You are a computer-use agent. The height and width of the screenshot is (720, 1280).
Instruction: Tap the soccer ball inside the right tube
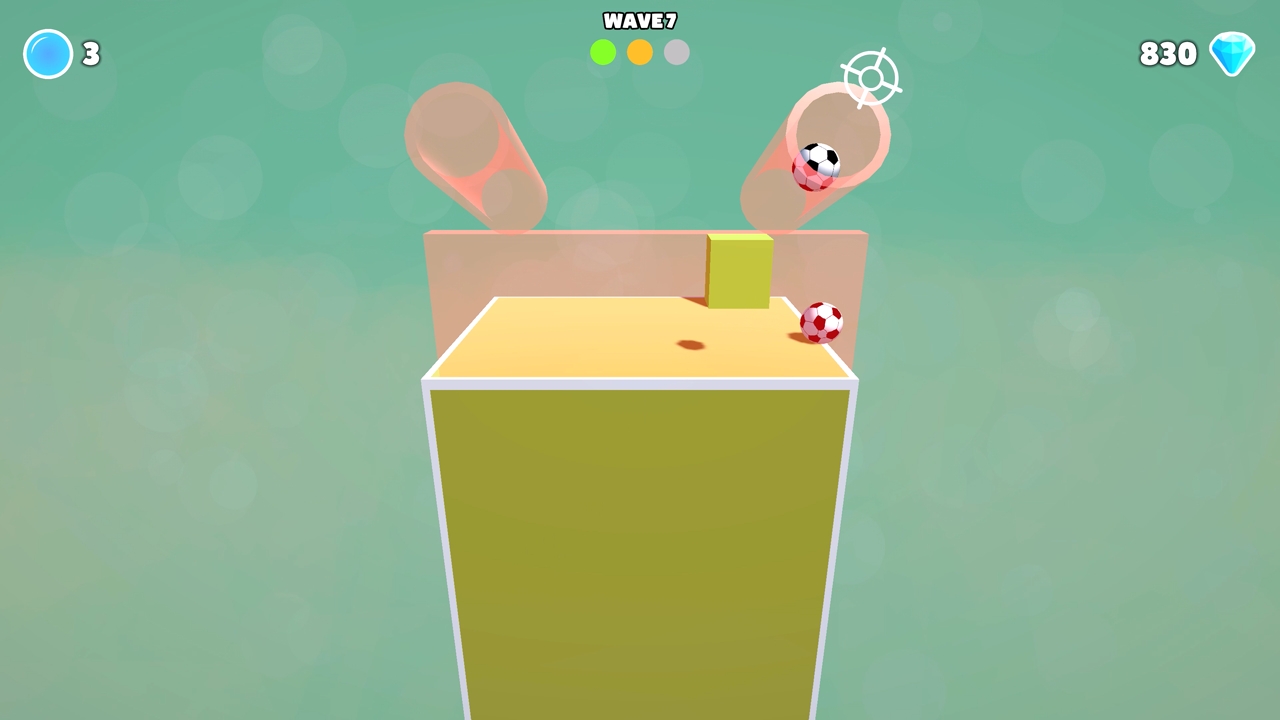[x=817, y=166]
